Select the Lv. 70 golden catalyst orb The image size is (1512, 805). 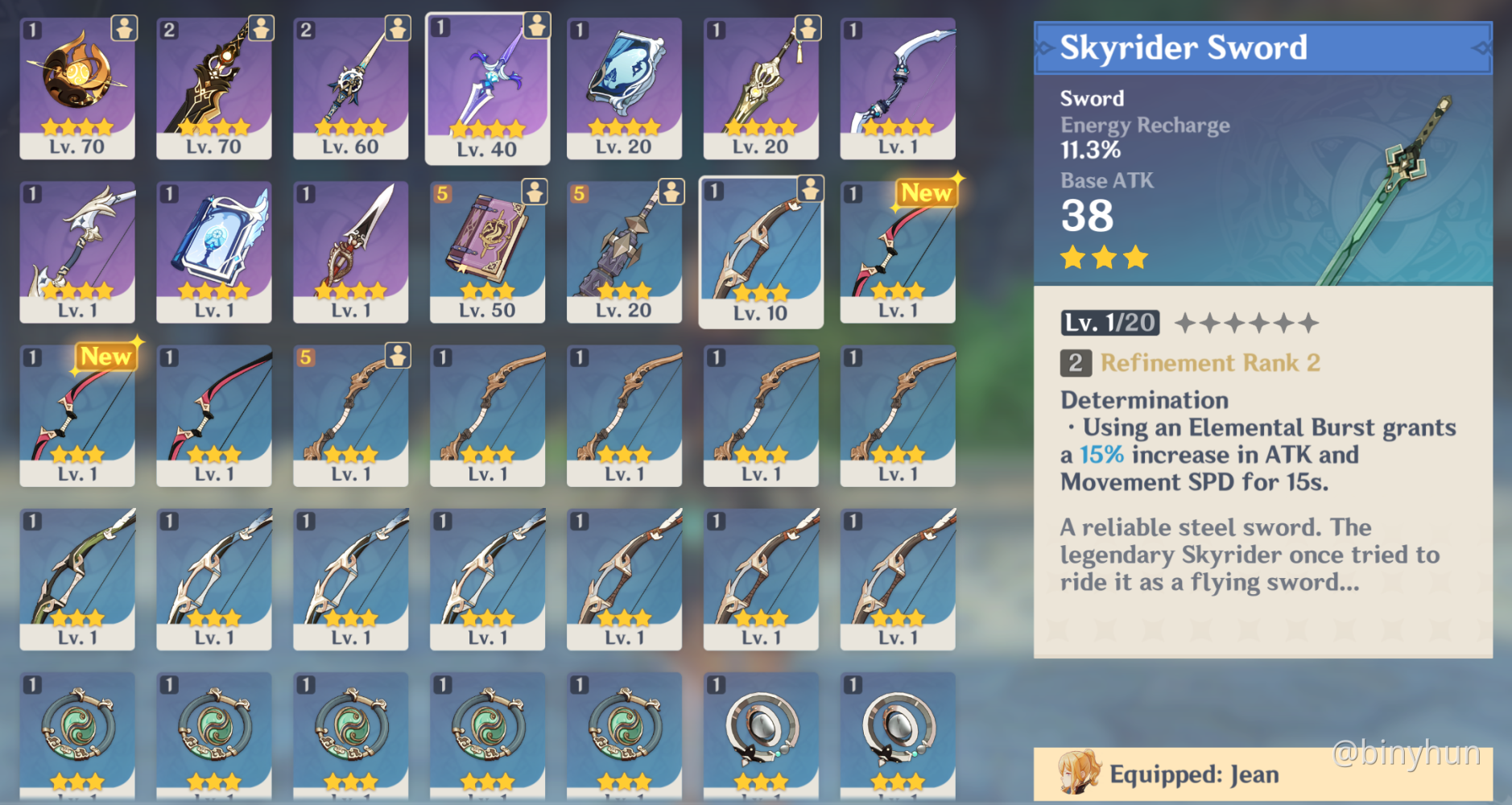tap(78, 85)
